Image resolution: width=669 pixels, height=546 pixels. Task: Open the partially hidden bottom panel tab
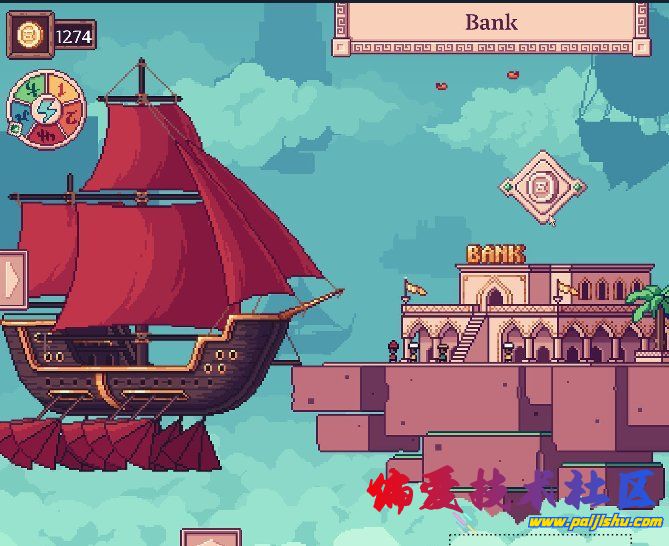coord(211,539)
